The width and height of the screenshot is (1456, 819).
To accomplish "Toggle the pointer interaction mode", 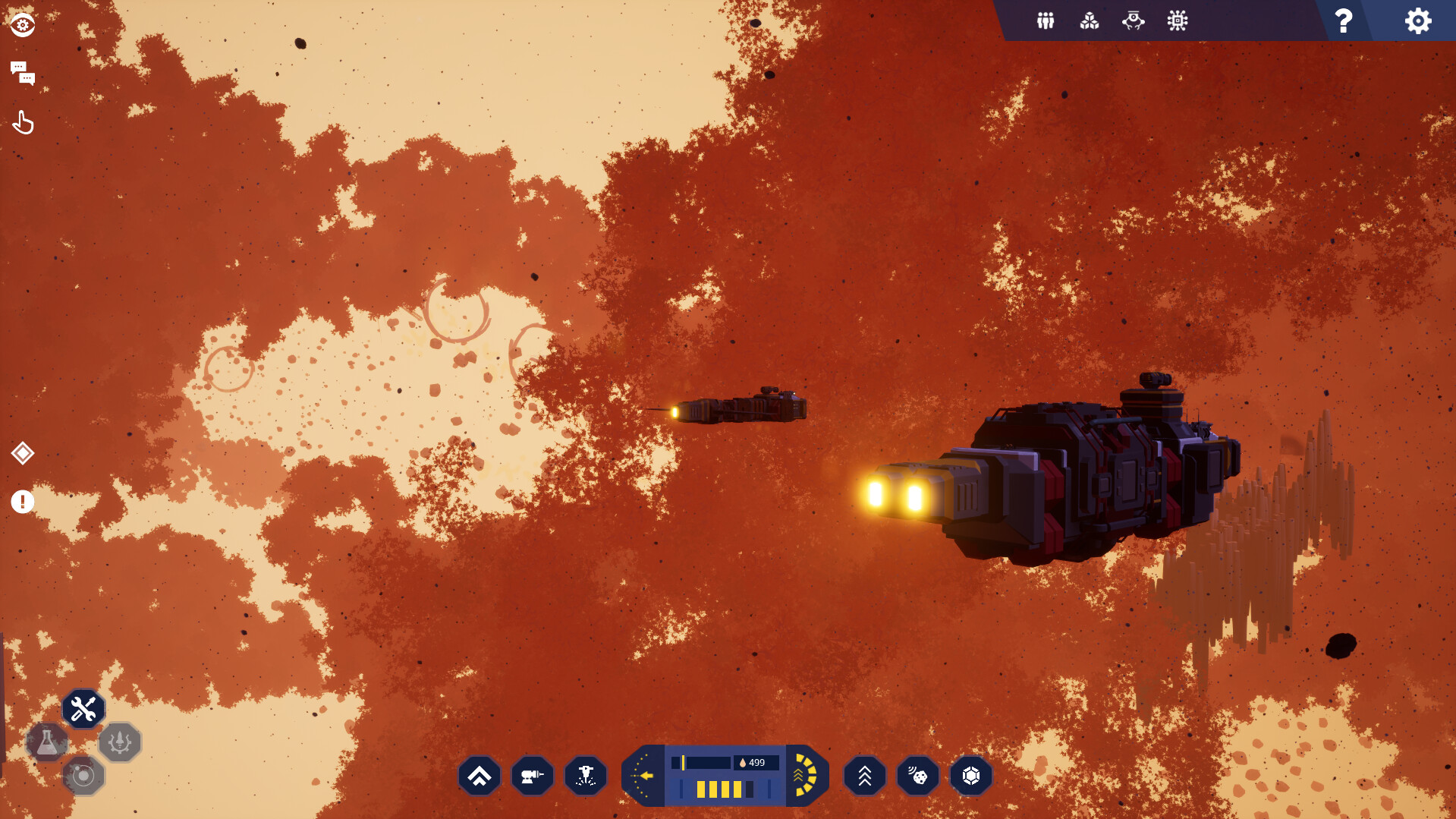I will tap(23, 122).
